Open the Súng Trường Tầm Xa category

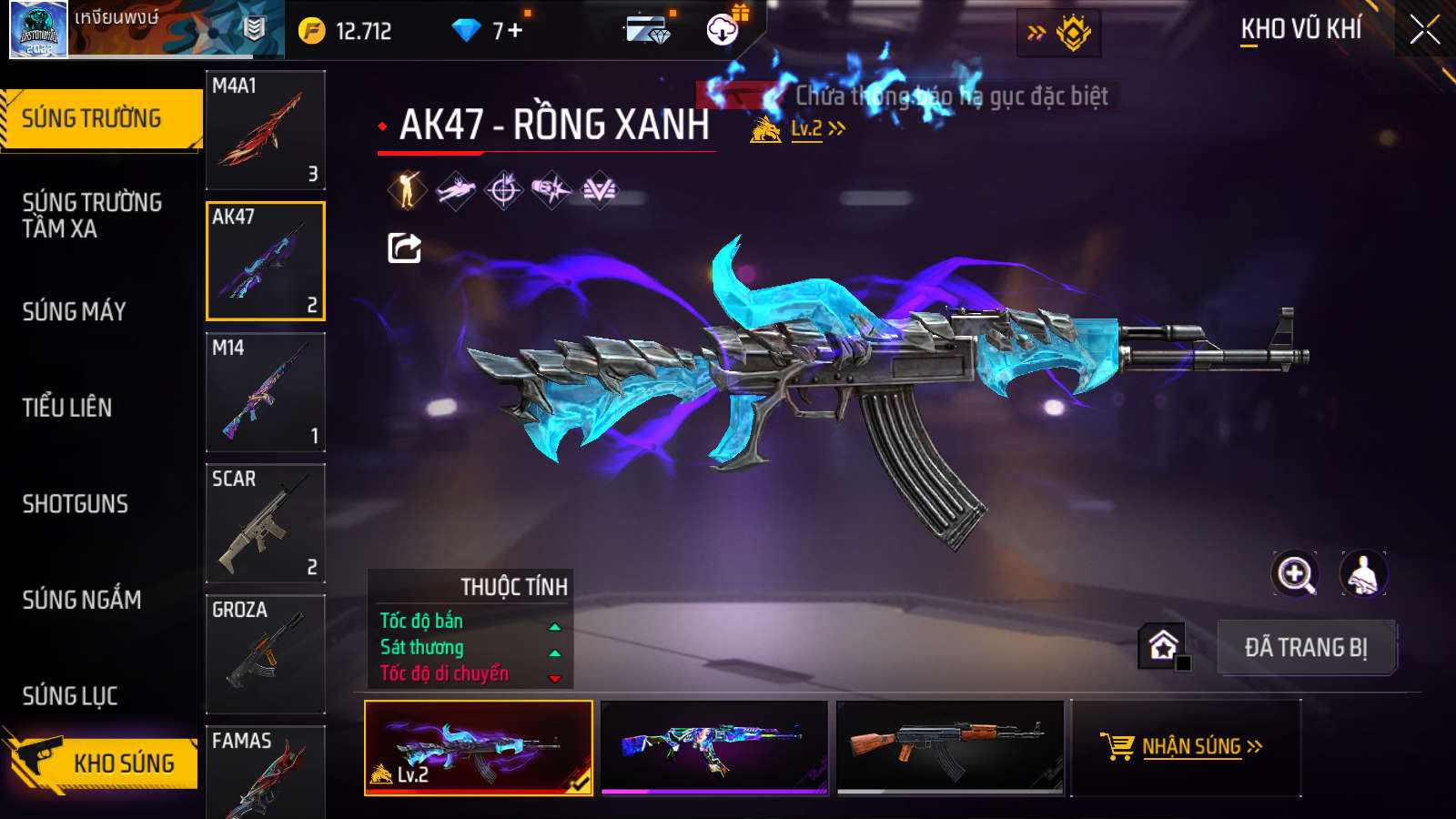point(92,216)
